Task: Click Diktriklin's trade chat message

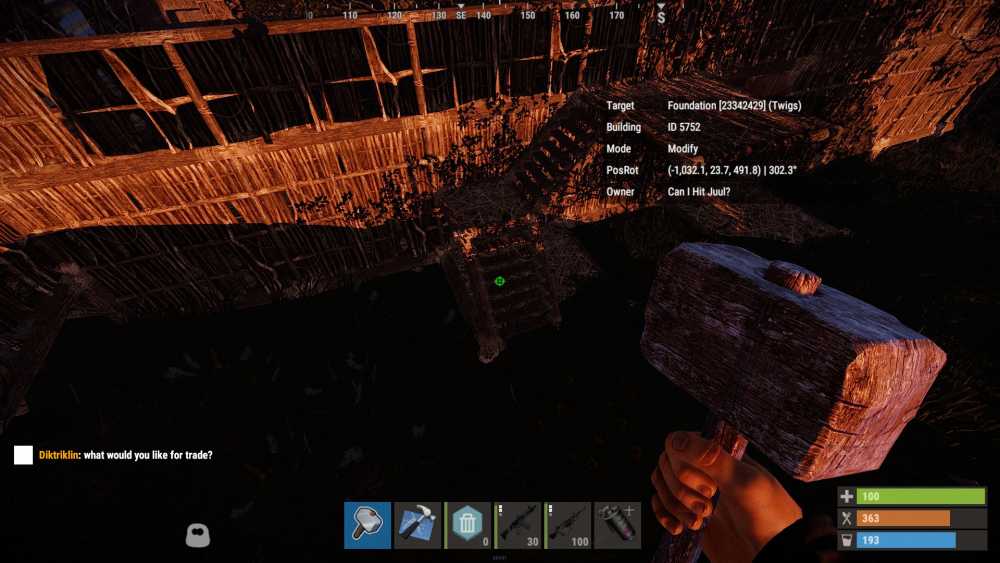Action: point(125,455)
